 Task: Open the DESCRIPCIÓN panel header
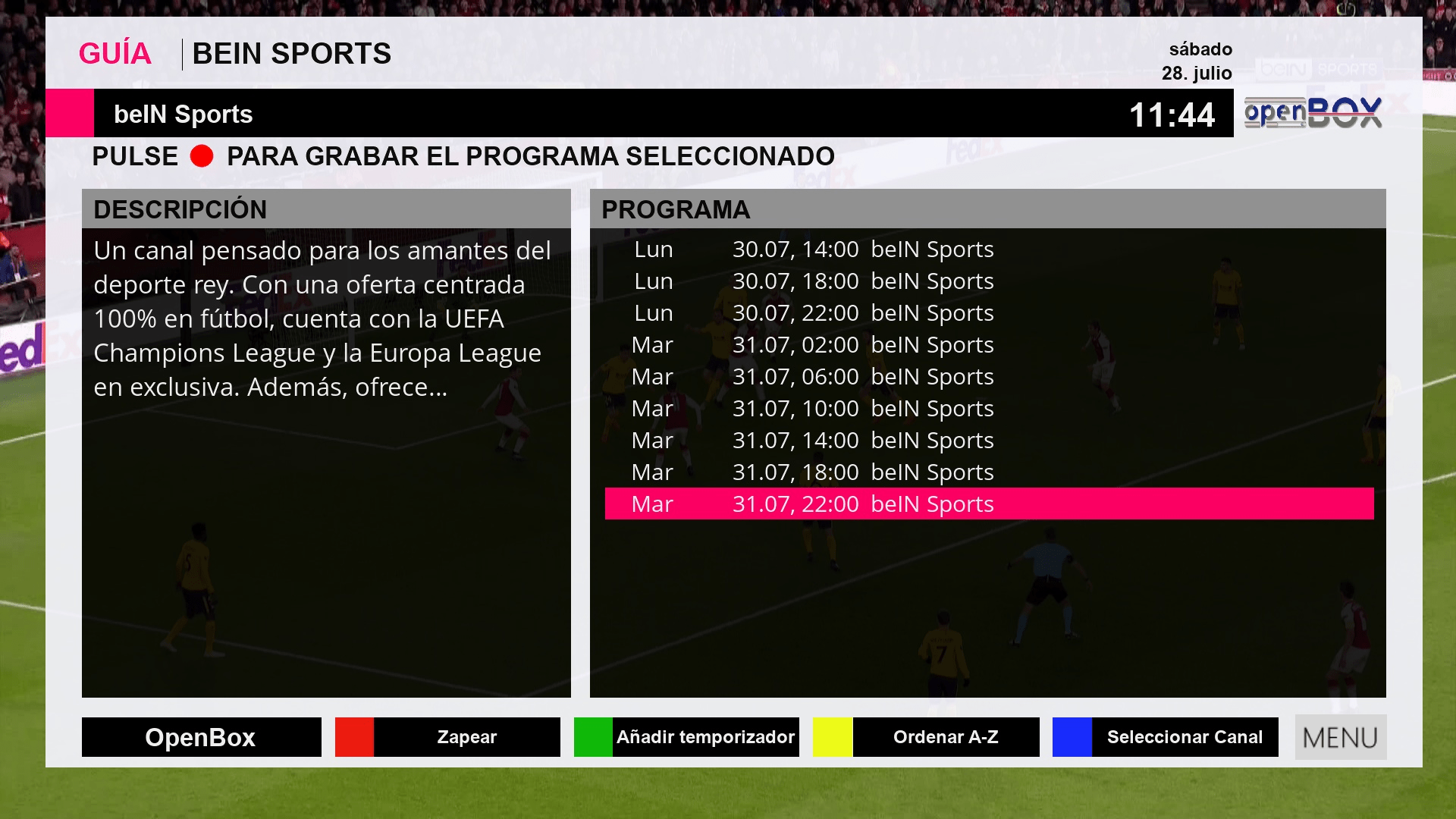(179, 209)
